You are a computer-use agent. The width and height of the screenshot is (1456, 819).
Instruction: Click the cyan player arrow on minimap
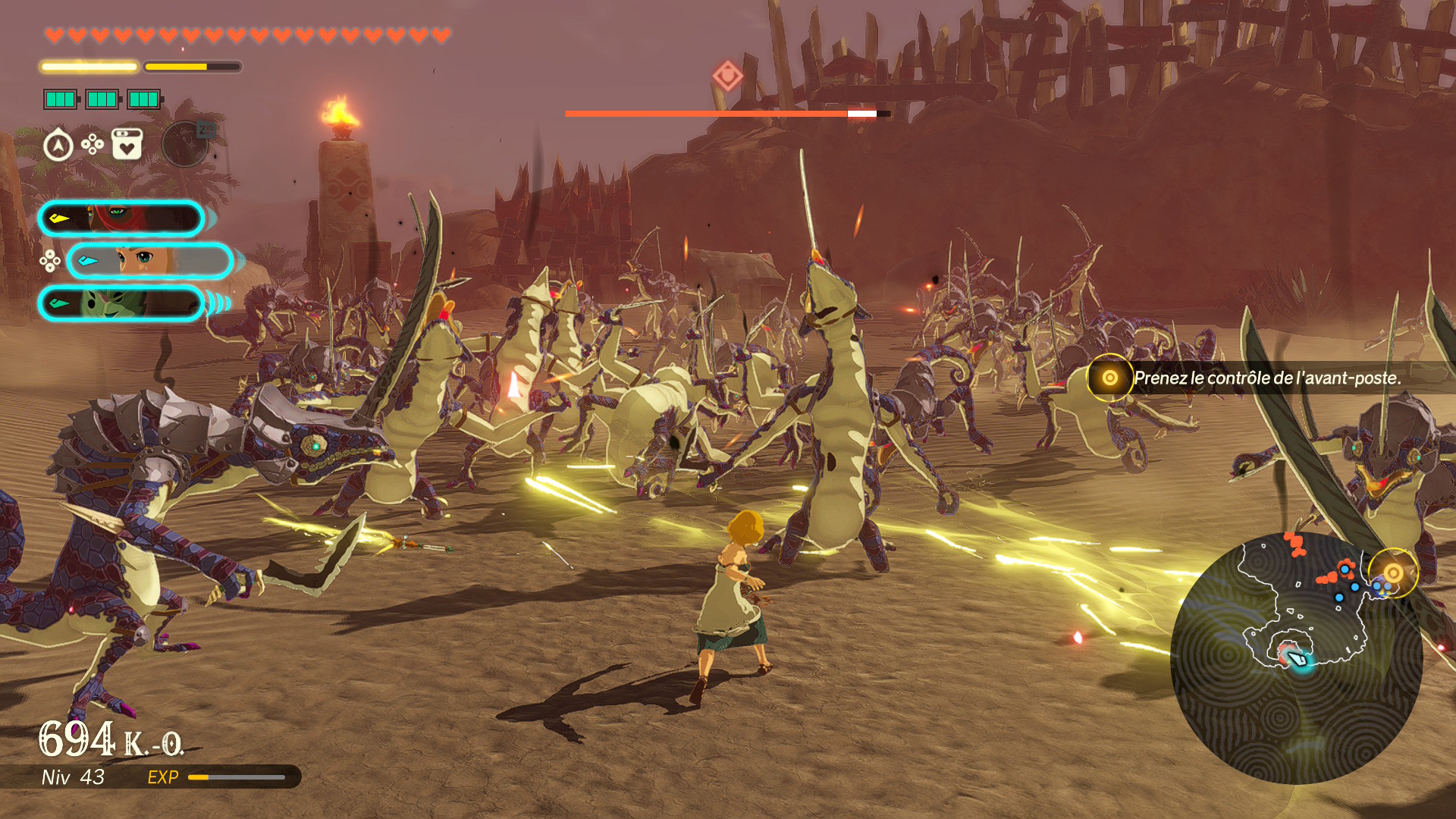click(1298, 658)
